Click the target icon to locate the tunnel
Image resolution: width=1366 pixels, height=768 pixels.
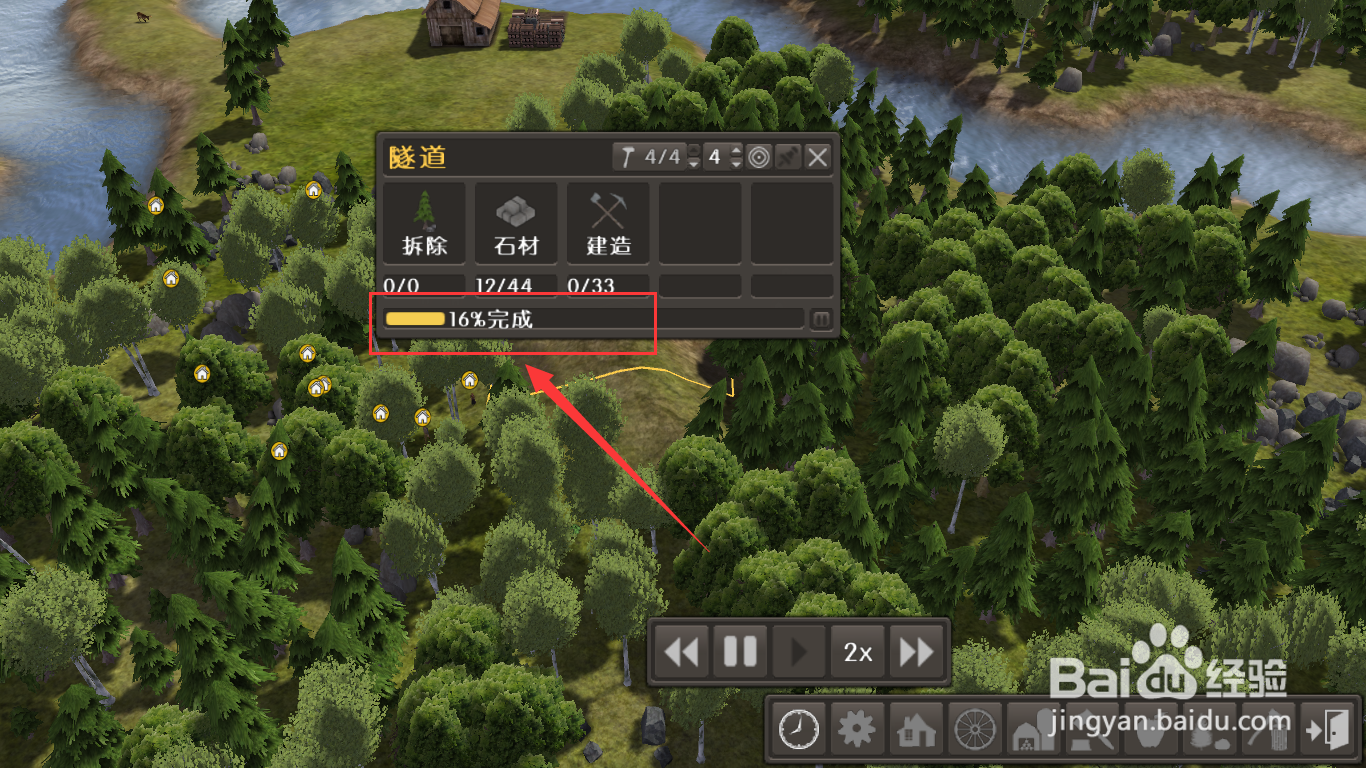coord(760,157)
